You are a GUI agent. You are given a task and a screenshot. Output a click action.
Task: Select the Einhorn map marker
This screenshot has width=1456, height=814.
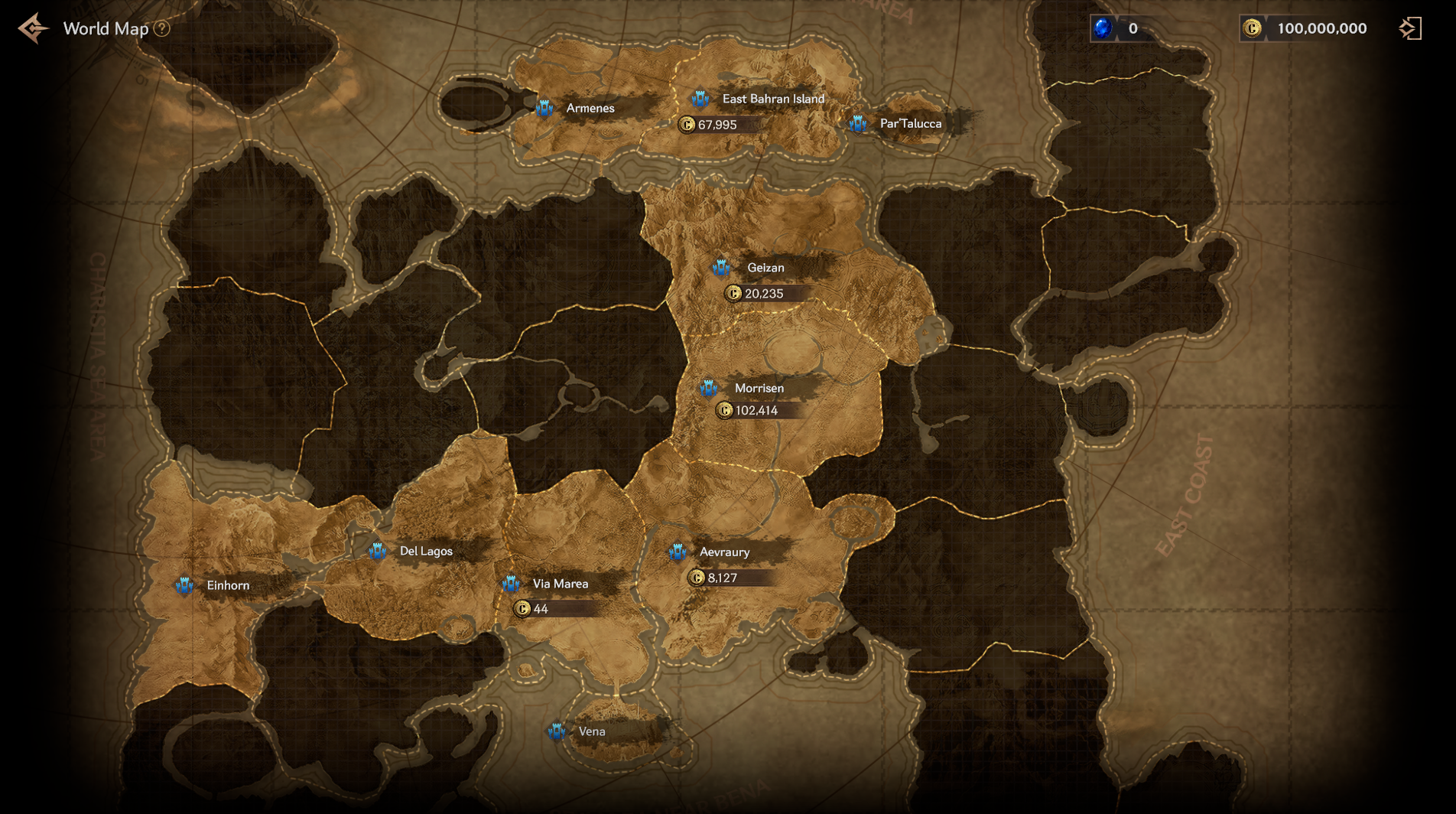(184, 586)
